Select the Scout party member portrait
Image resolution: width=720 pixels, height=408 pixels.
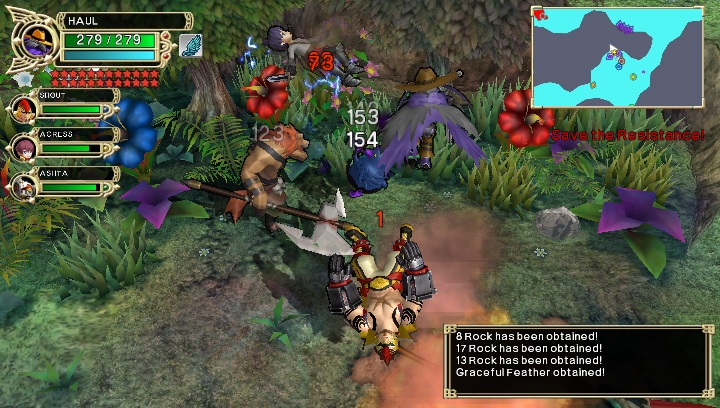[x=24, y=108]
